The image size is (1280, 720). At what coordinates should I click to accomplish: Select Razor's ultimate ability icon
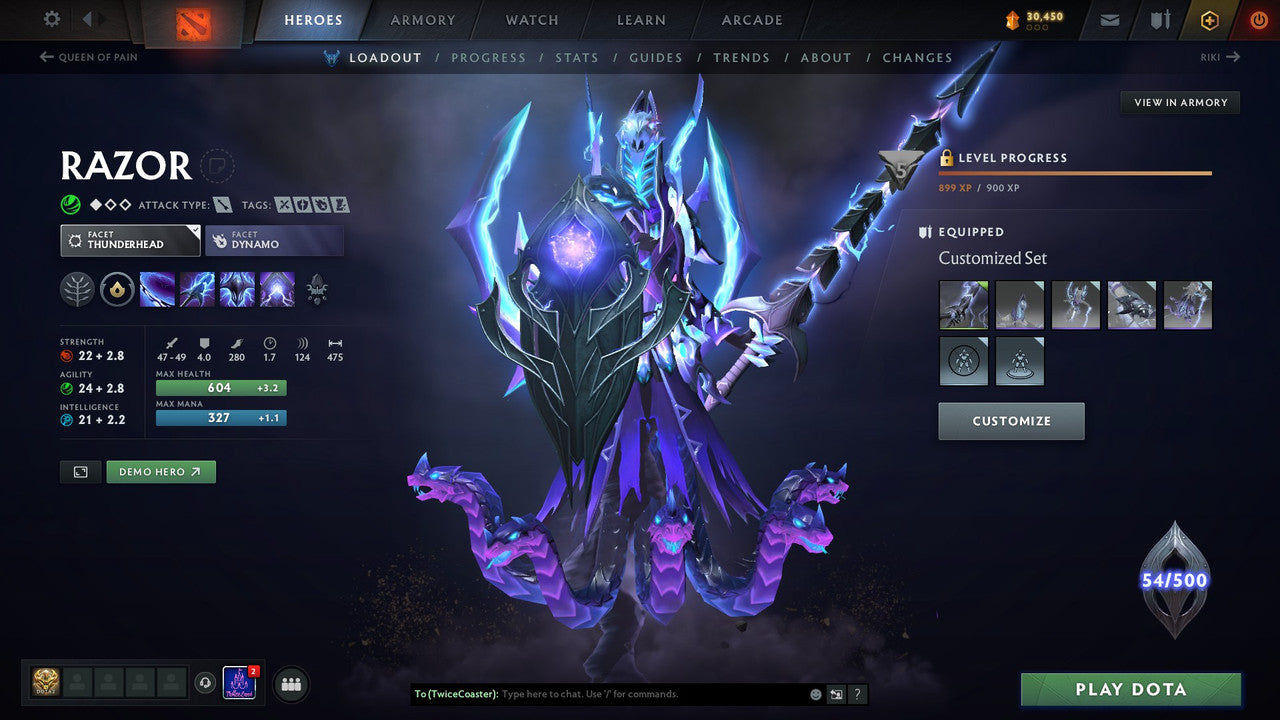[277, 290]
